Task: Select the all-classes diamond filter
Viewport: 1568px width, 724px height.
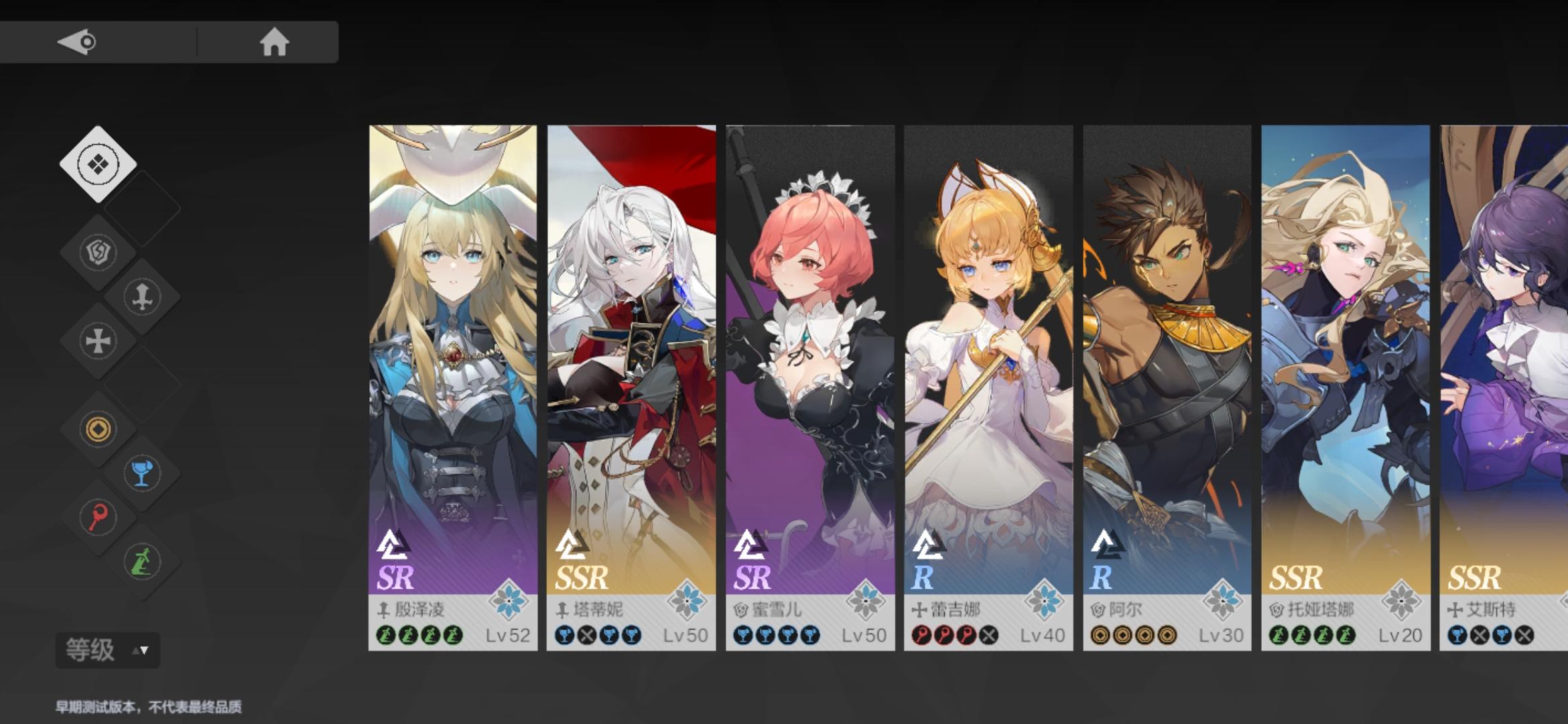Action: pyautogui.click(x=98, y=164)
